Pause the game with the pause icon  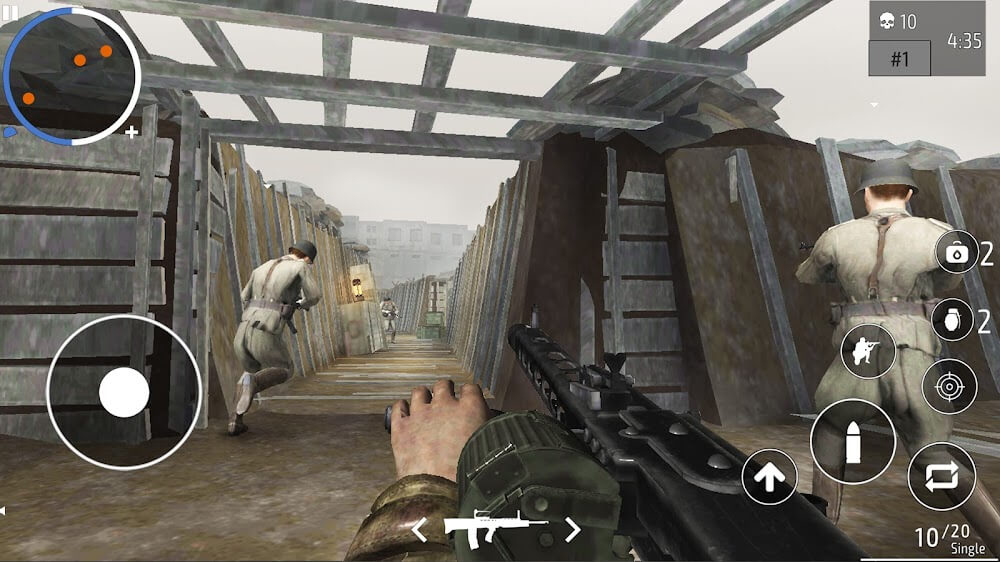[x=13, y=9]
